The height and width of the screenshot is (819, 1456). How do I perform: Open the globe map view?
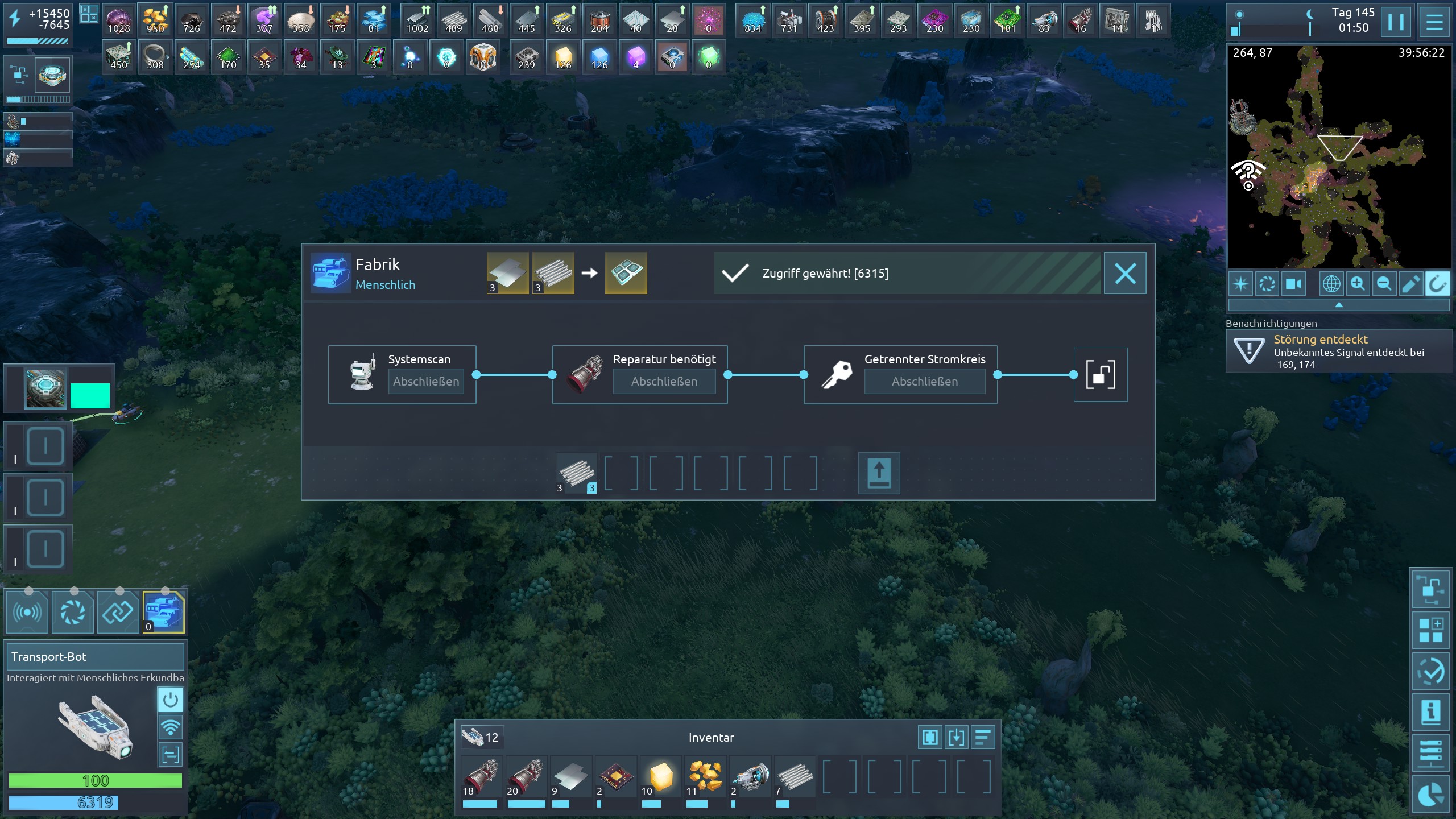(1331, 284)
